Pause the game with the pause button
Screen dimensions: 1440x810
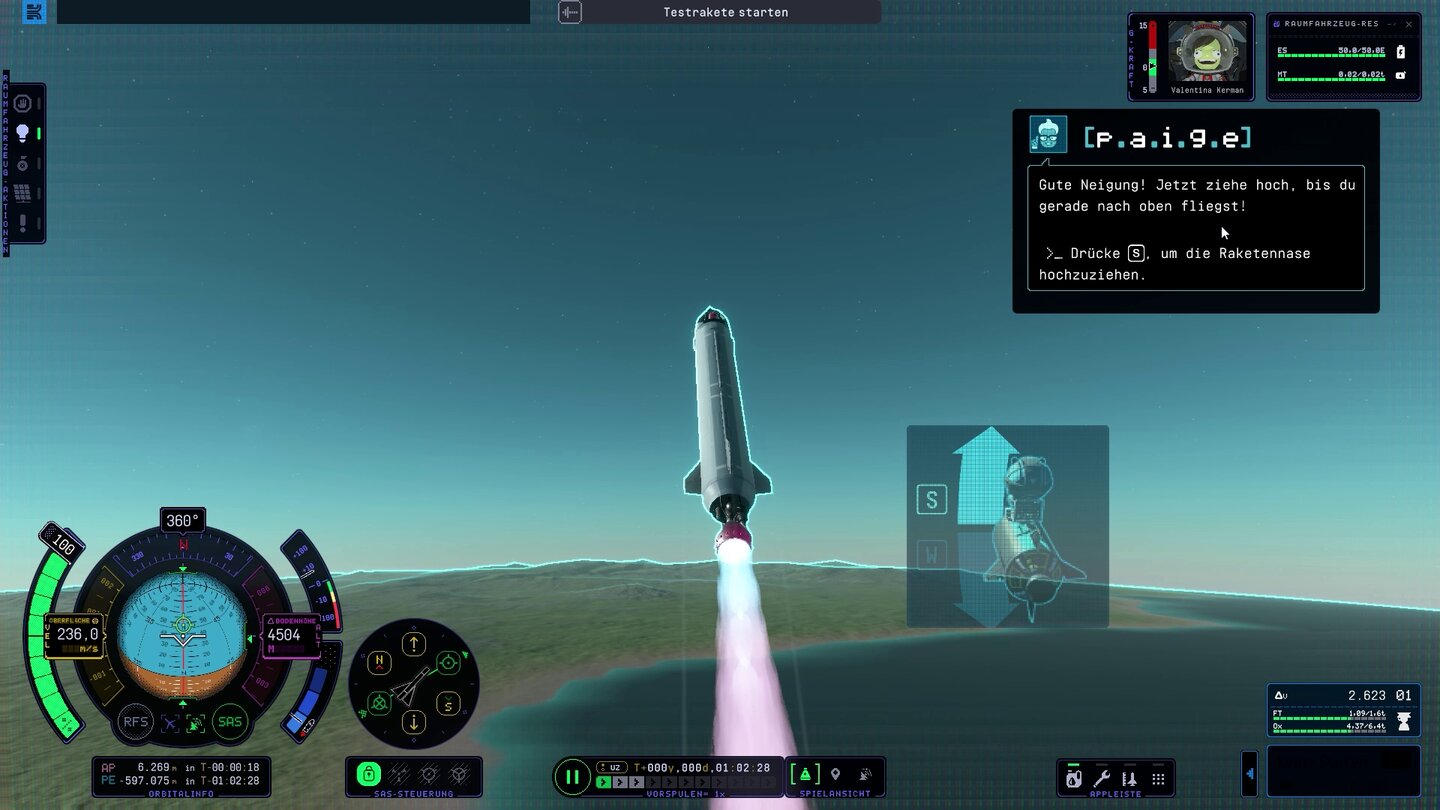573,777
